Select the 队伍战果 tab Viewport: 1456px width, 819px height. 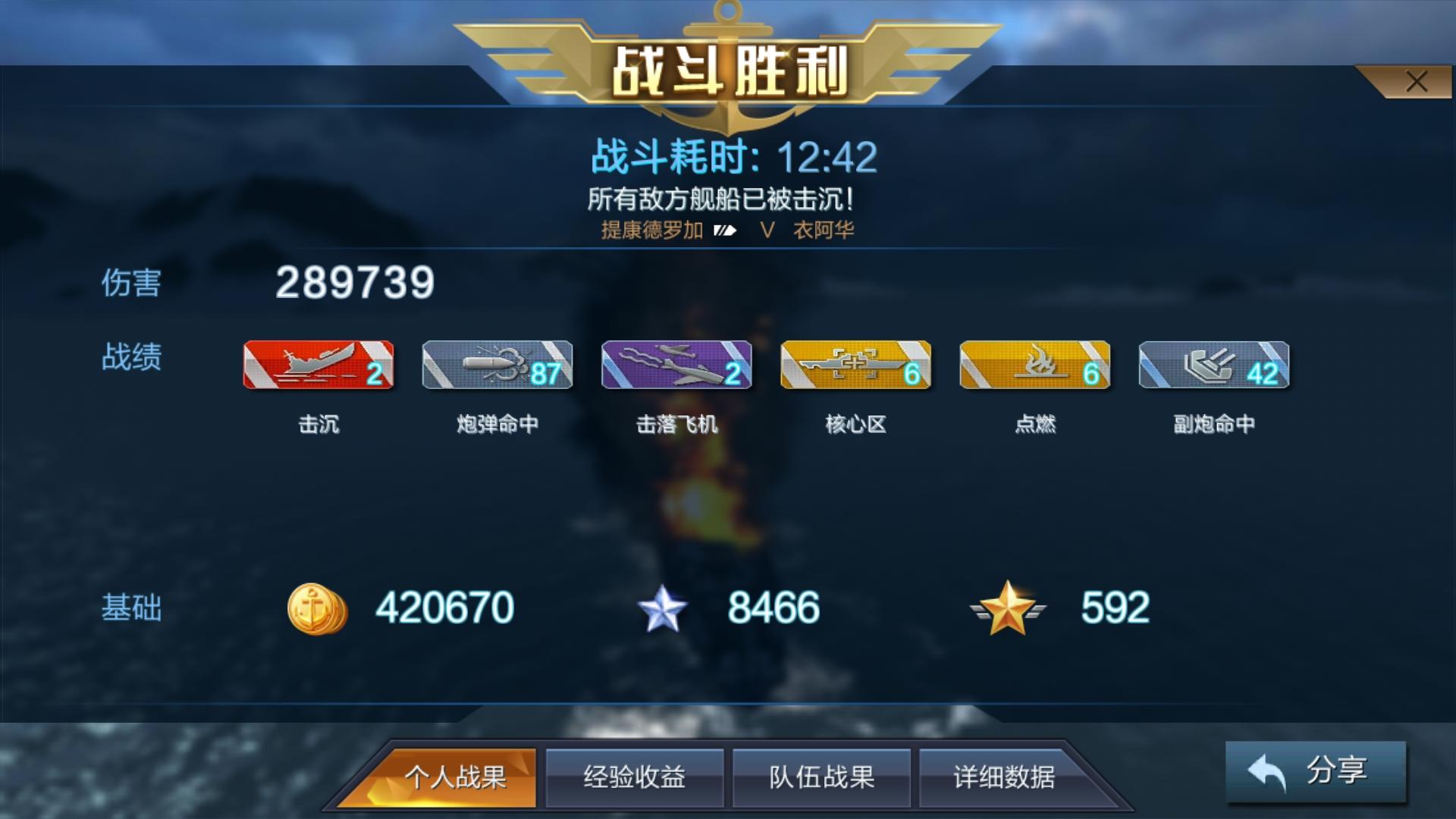coord(821,777)
